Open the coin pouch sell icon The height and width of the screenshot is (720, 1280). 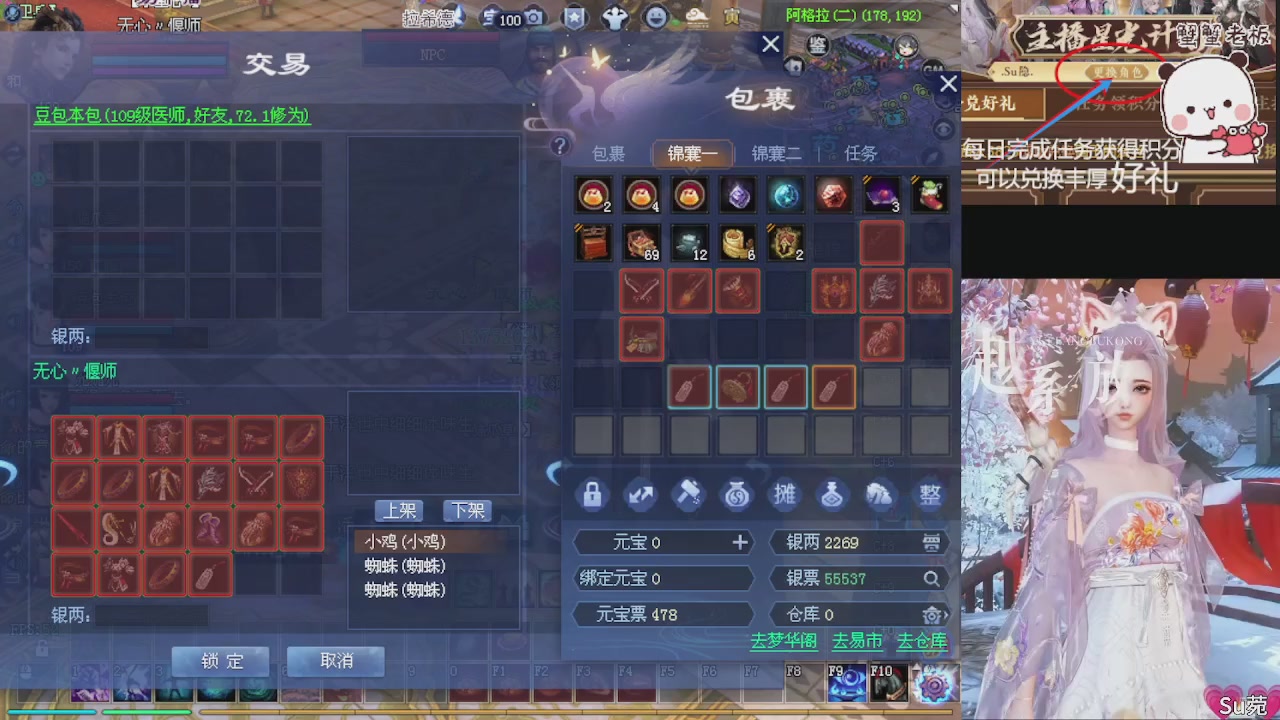pos(737,495)
